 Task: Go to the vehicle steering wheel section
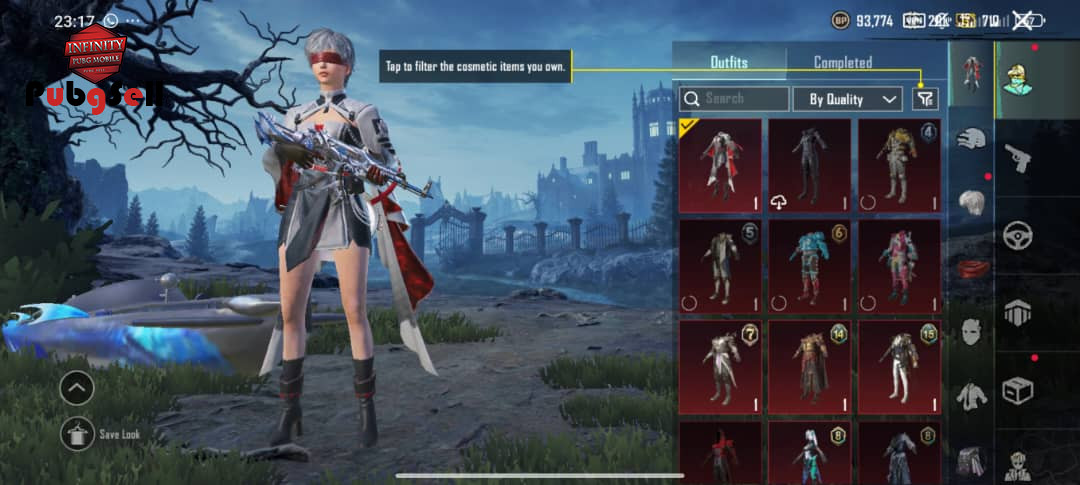click(x=1019, y=235)
